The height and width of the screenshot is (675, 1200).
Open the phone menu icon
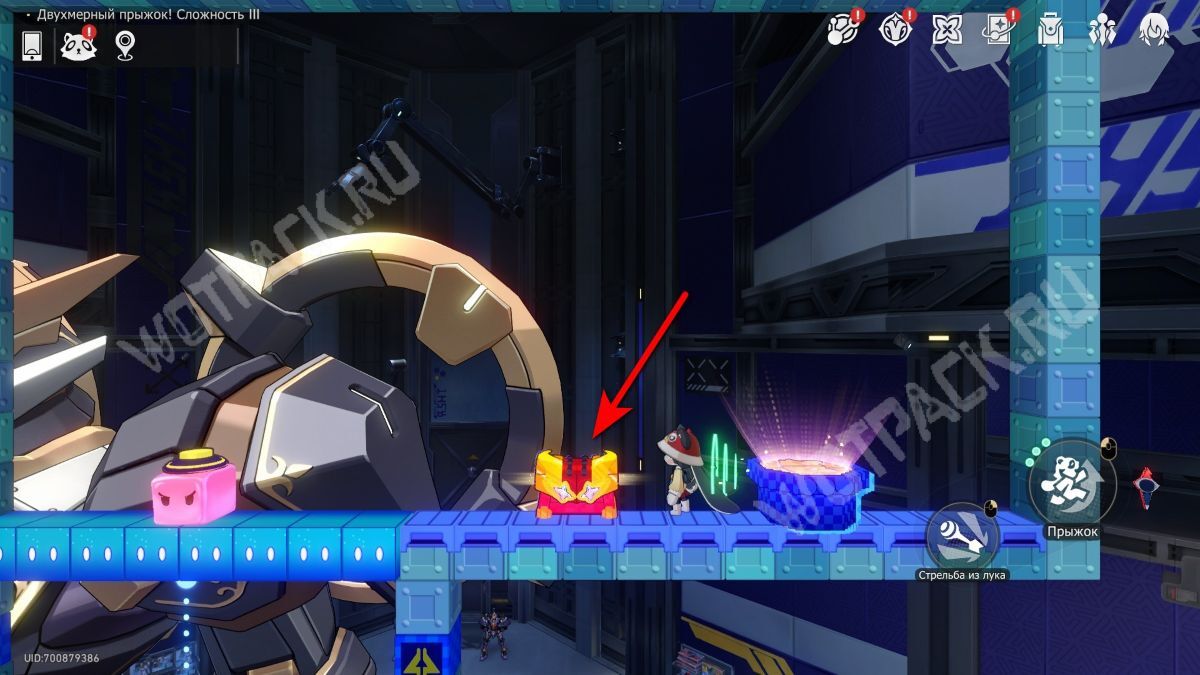(x=31, y=44)
